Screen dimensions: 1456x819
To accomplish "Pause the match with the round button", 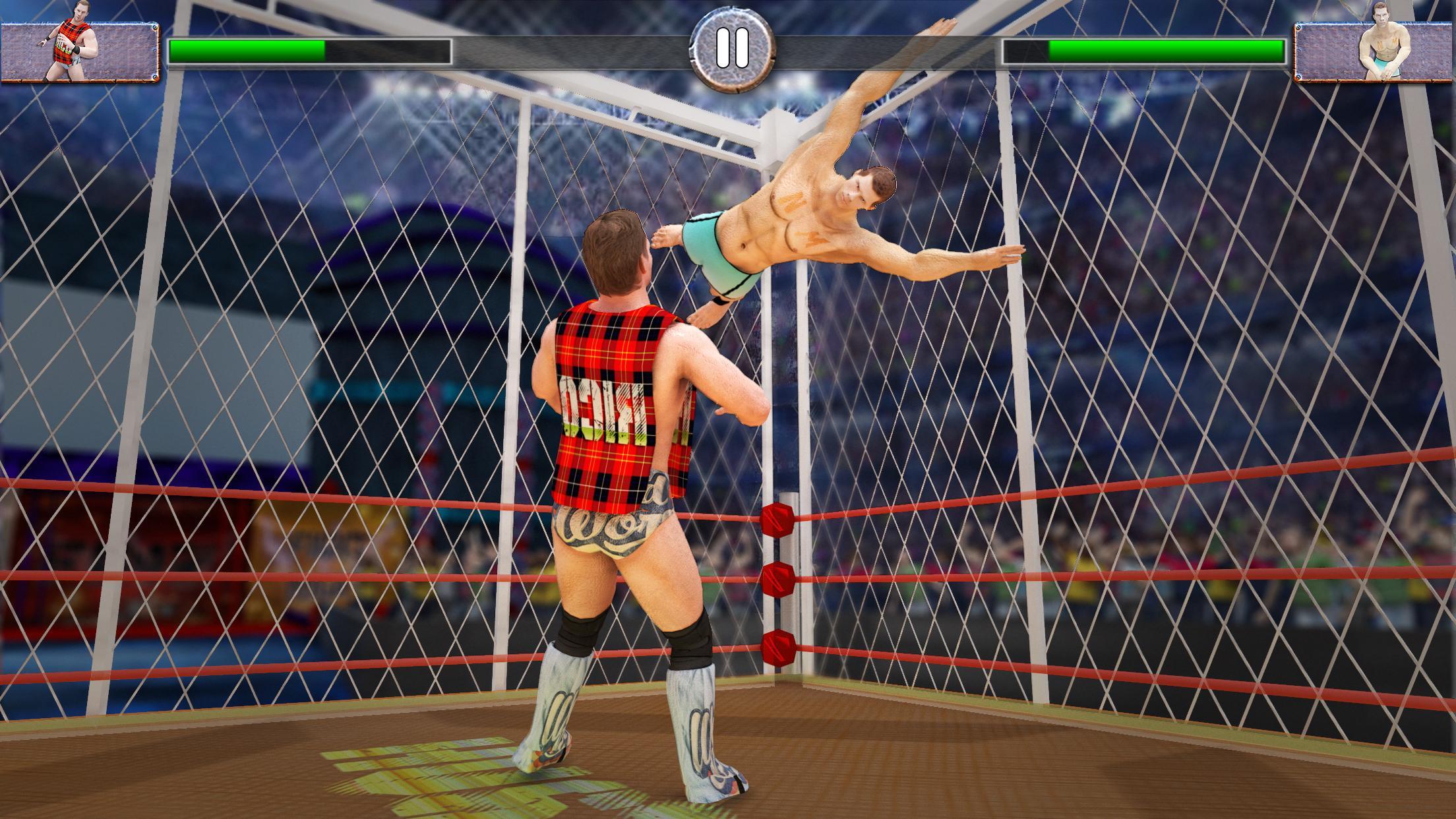I will click(x=732, y=49).
